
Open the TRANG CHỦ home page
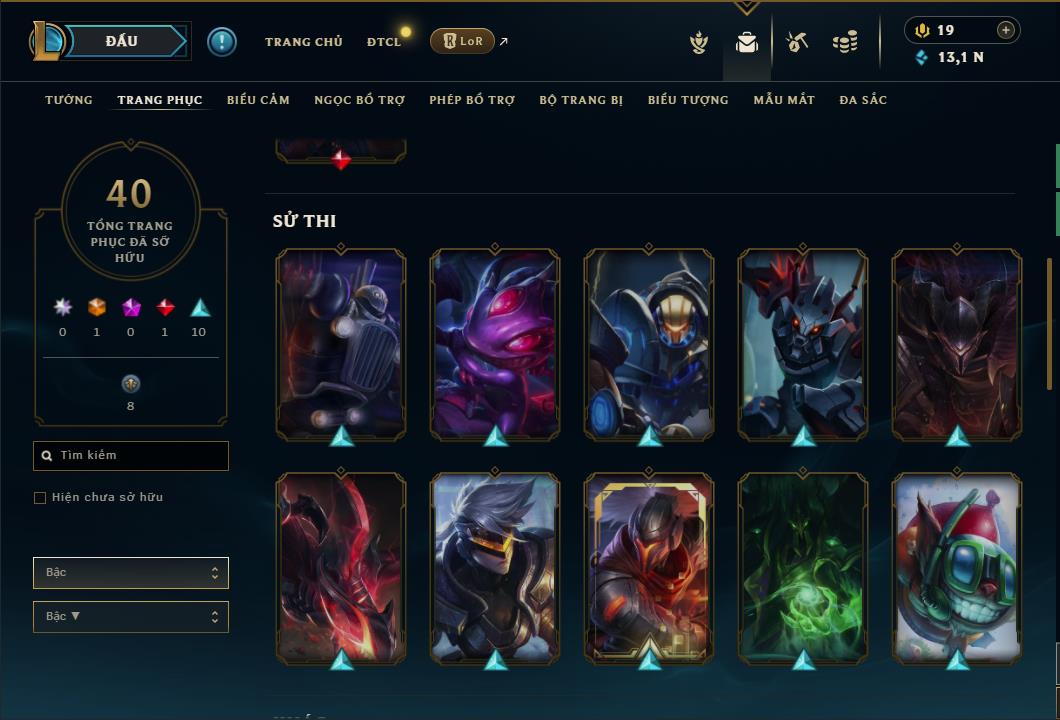click(x=303, y=42)
